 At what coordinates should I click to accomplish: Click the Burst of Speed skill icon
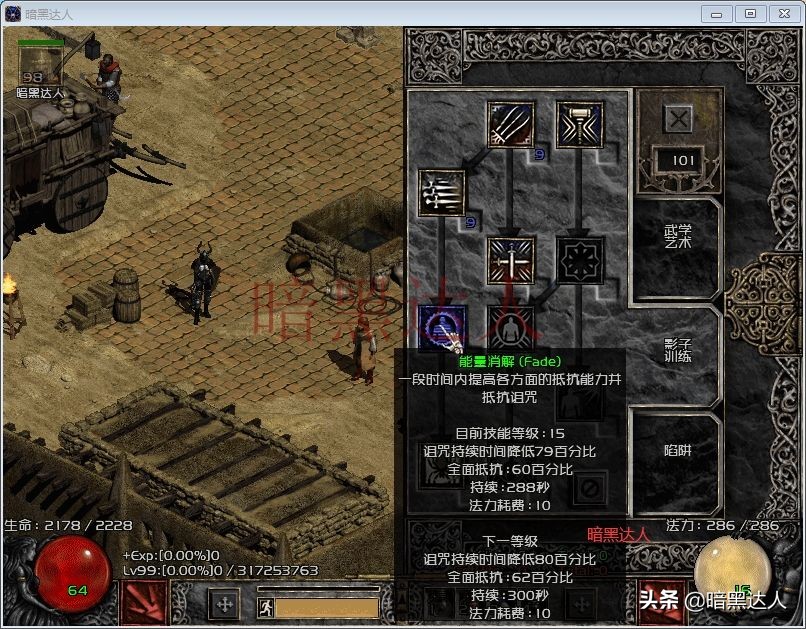tap(443, 193)
